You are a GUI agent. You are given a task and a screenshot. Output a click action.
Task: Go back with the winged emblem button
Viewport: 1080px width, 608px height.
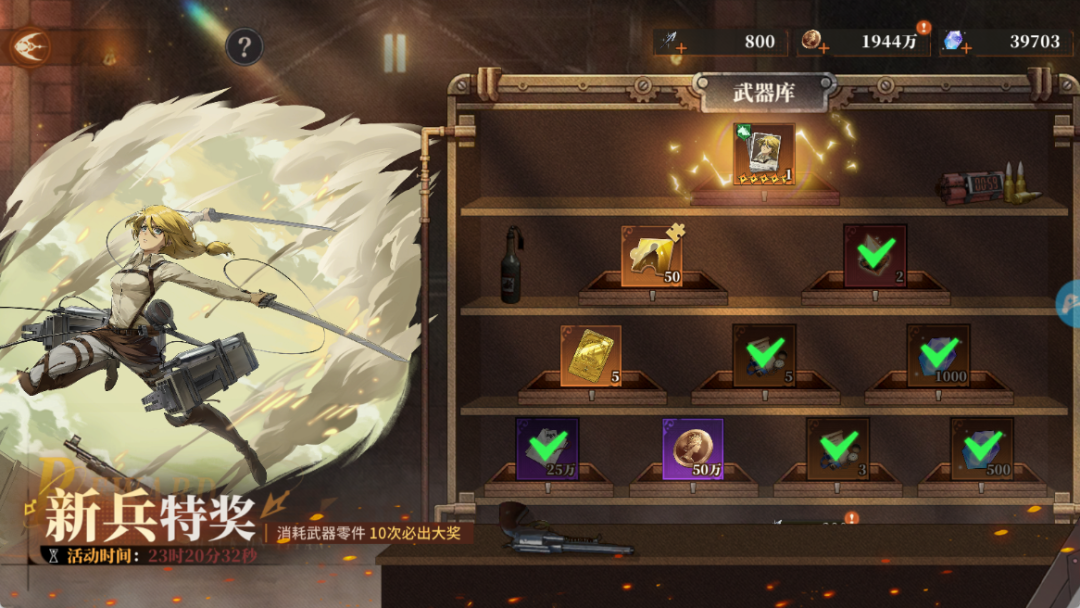31,45
